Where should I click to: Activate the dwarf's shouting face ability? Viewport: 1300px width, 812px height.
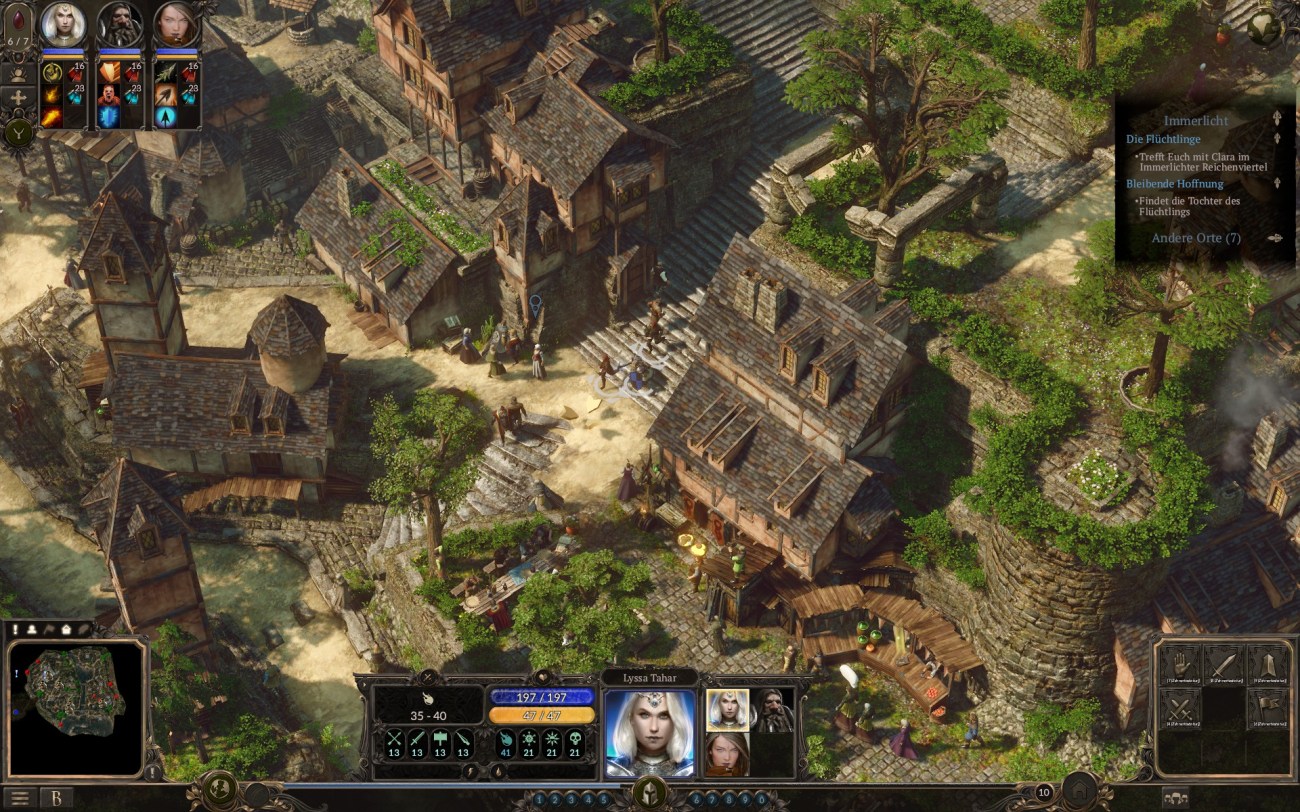pos(108,94)
